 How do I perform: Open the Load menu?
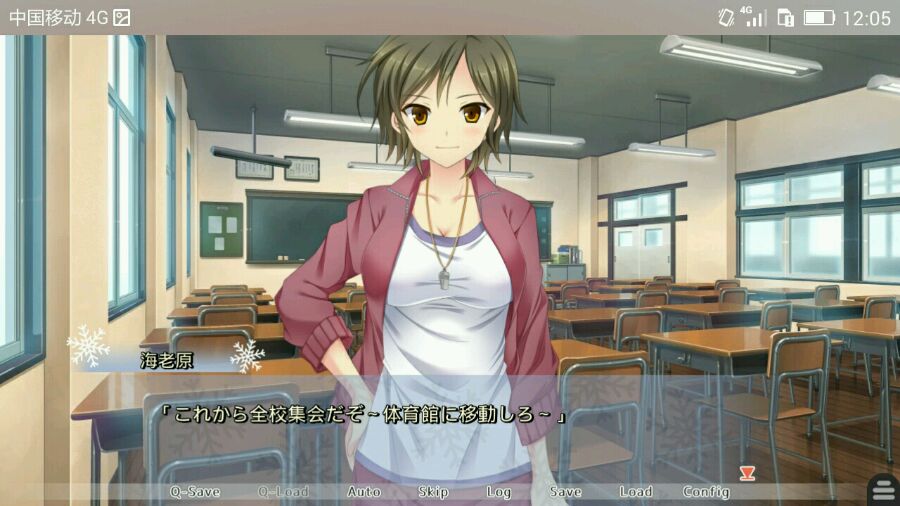click(x=635, y=492)
